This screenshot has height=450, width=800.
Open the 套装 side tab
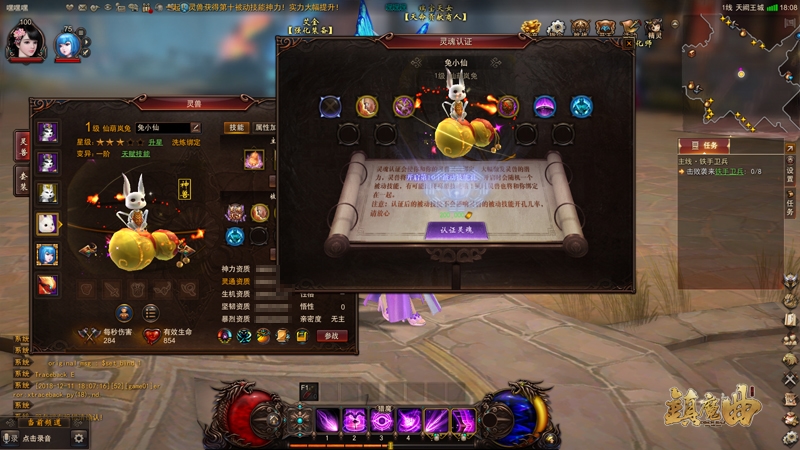(22, 180)
